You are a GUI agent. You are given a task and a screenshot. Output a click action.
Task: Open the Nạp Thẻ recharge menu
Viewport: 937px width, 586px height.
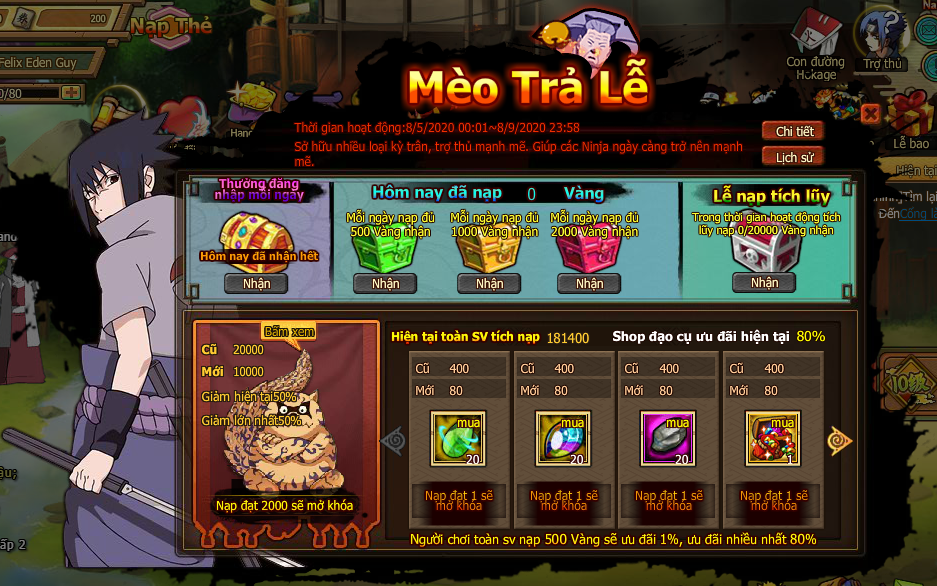pyautogui.click(x=171, y=27)
